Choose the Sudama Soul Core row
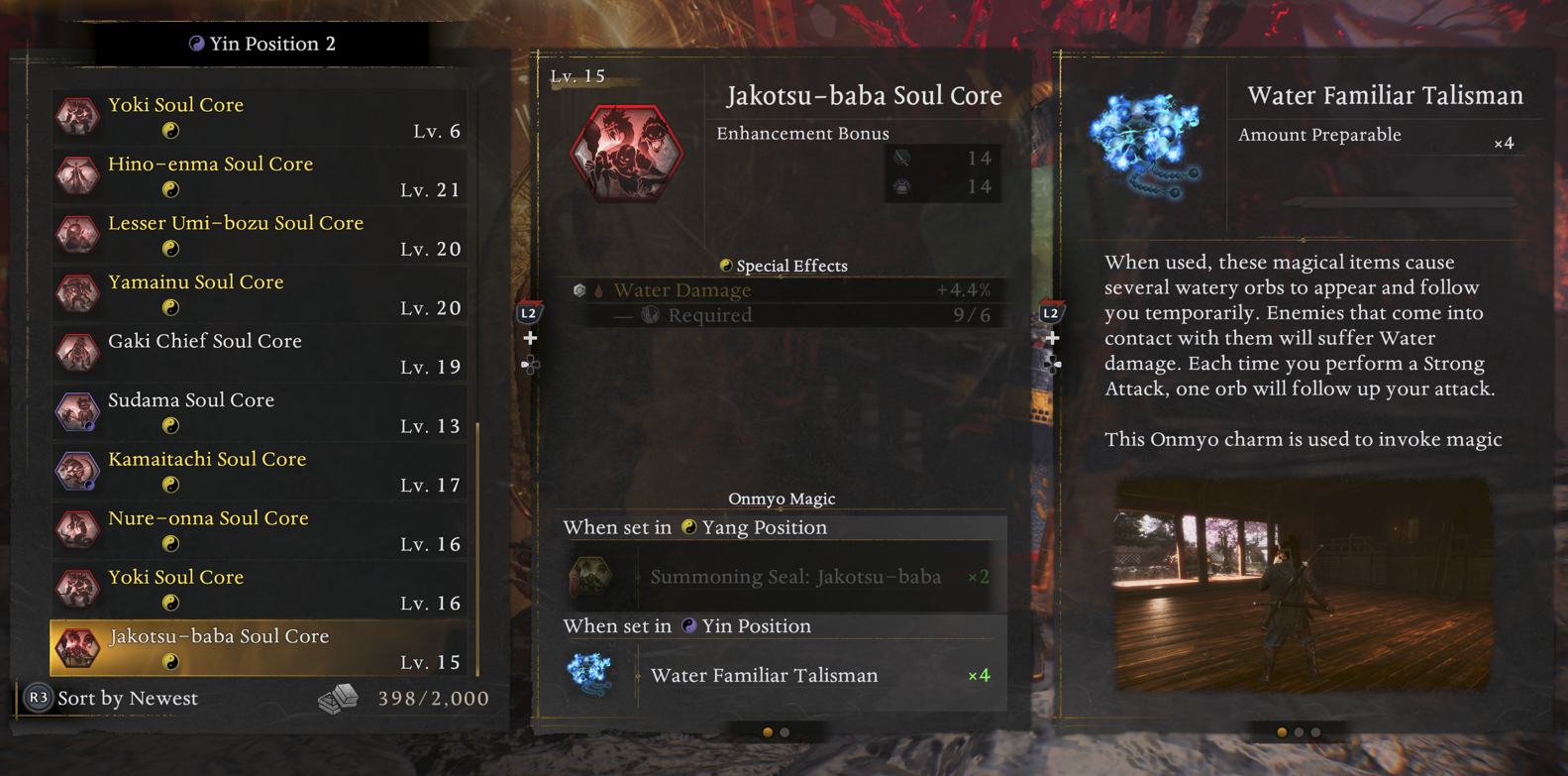Screen dimensions: 1568x776 point(260,411)
